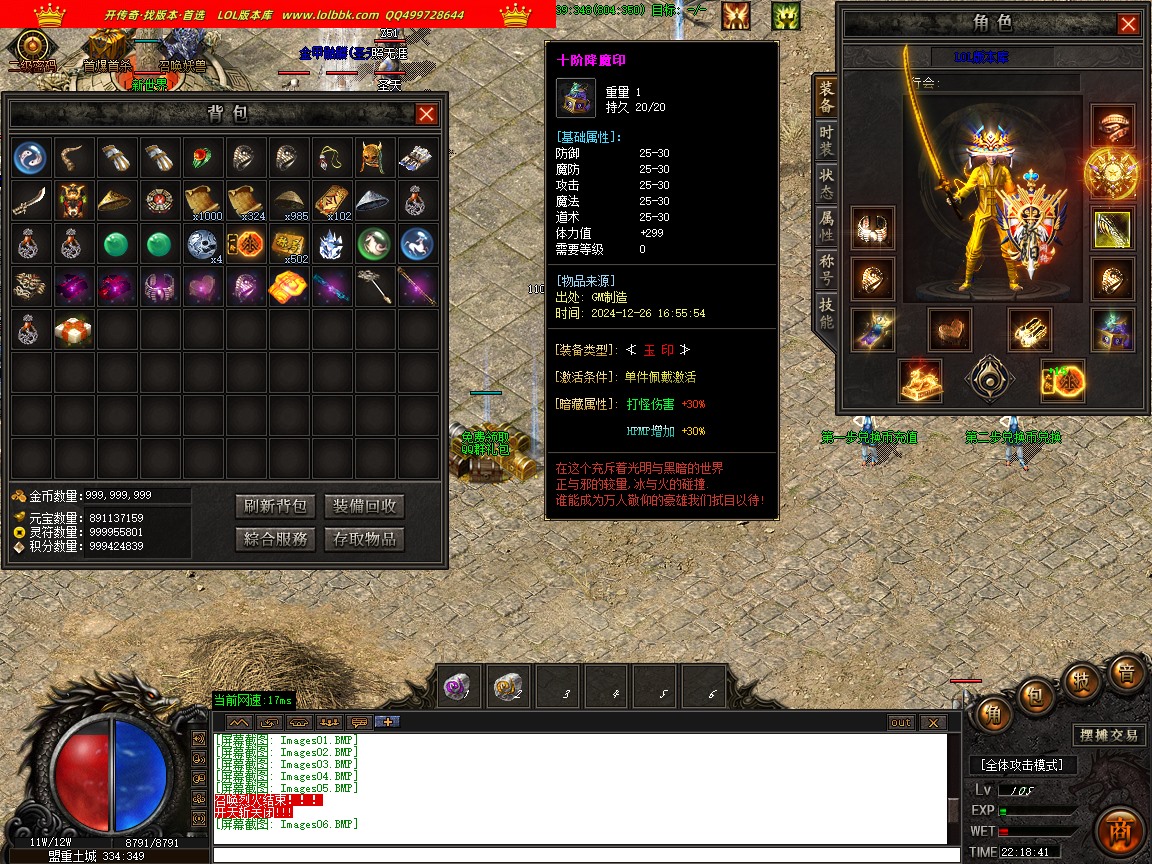
Task: Close the backpack (背包) window
Action: (x=426, y=114)
